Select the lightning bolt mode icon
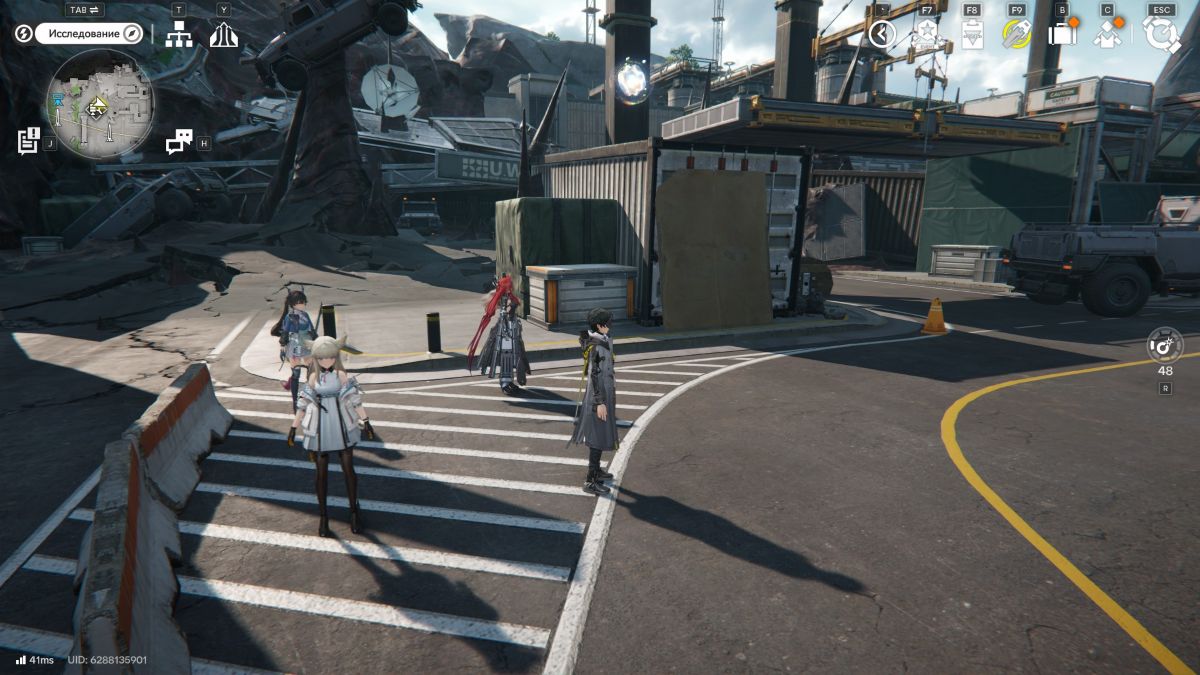 tap(23, 34)
